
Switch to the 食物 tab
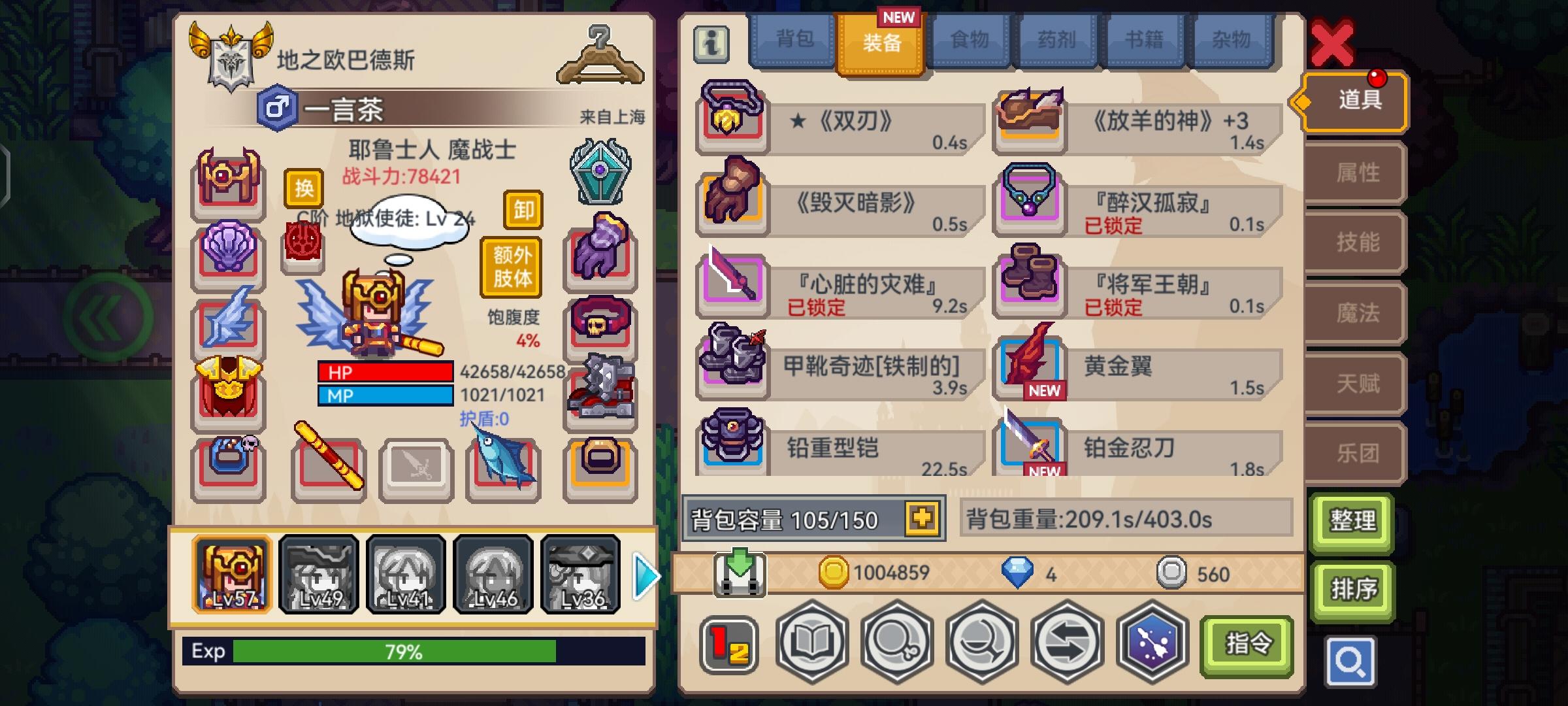tap(969, 41)
